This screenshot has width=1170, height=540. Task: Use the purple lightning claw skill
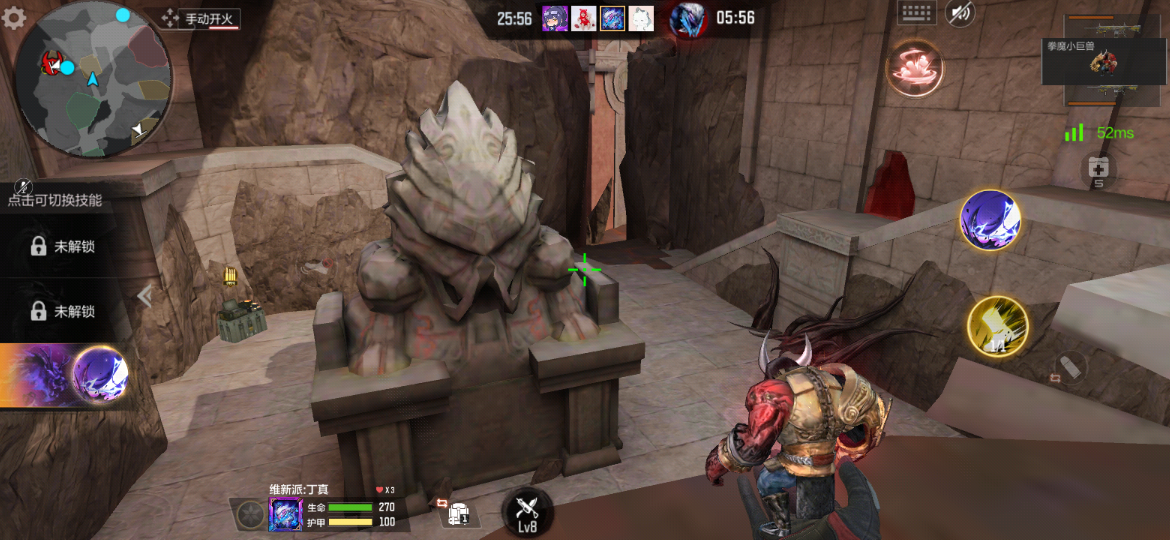click(x=989, y=219)
